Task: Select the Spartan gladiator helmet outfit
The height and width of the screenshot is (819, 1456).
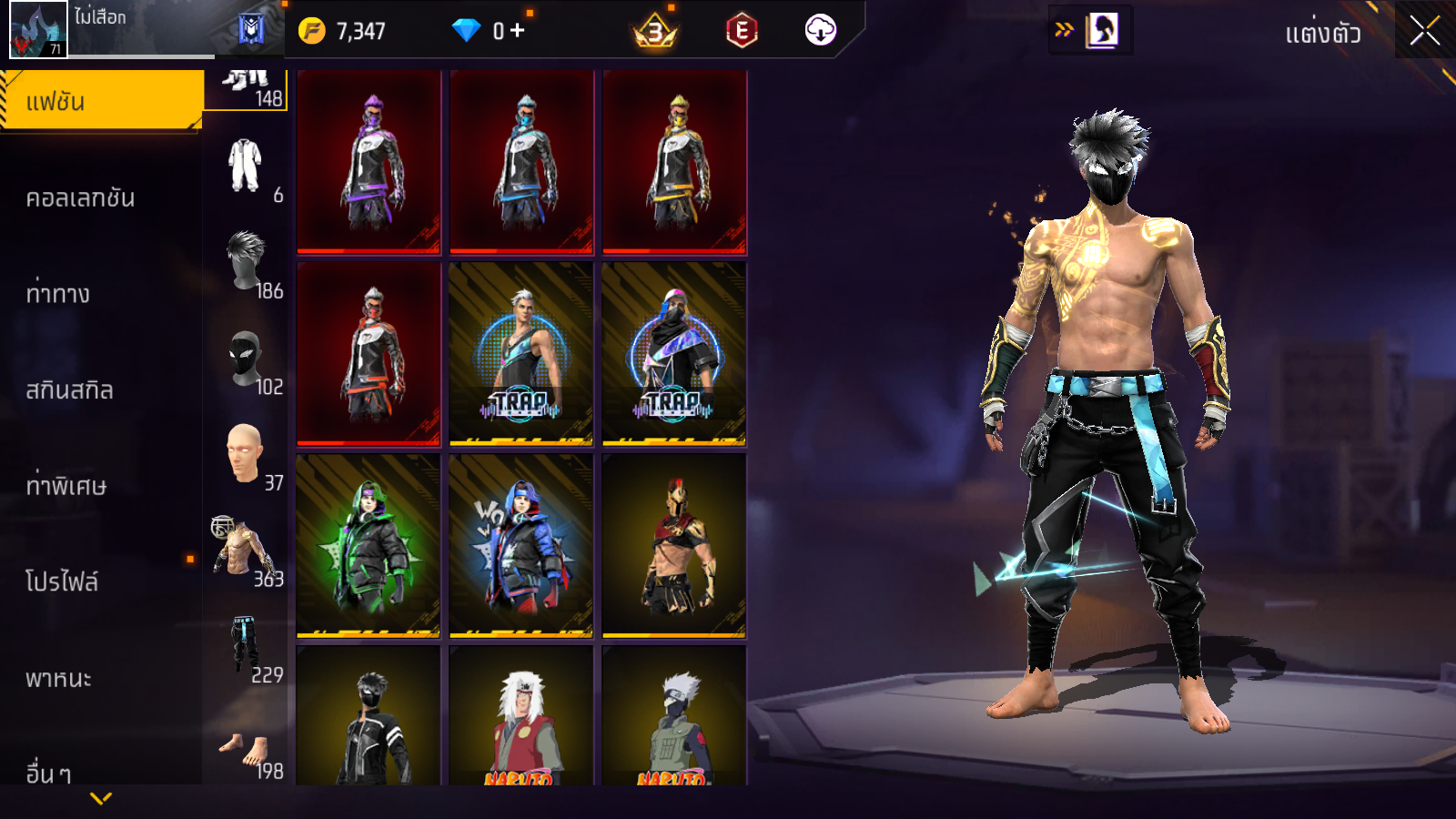Action: (674, 545)
